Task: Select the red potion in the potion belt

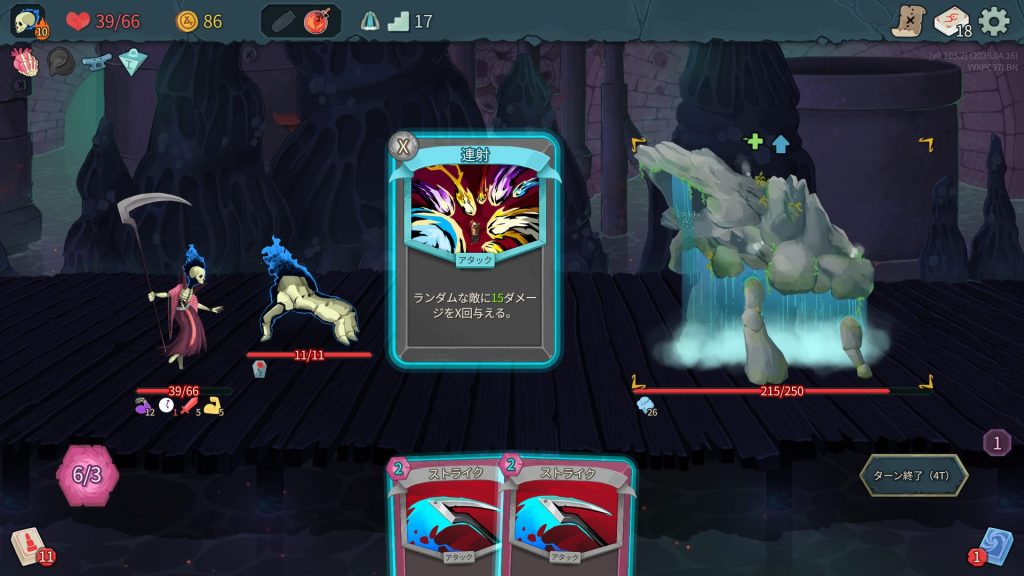Action: click(318, 20)
